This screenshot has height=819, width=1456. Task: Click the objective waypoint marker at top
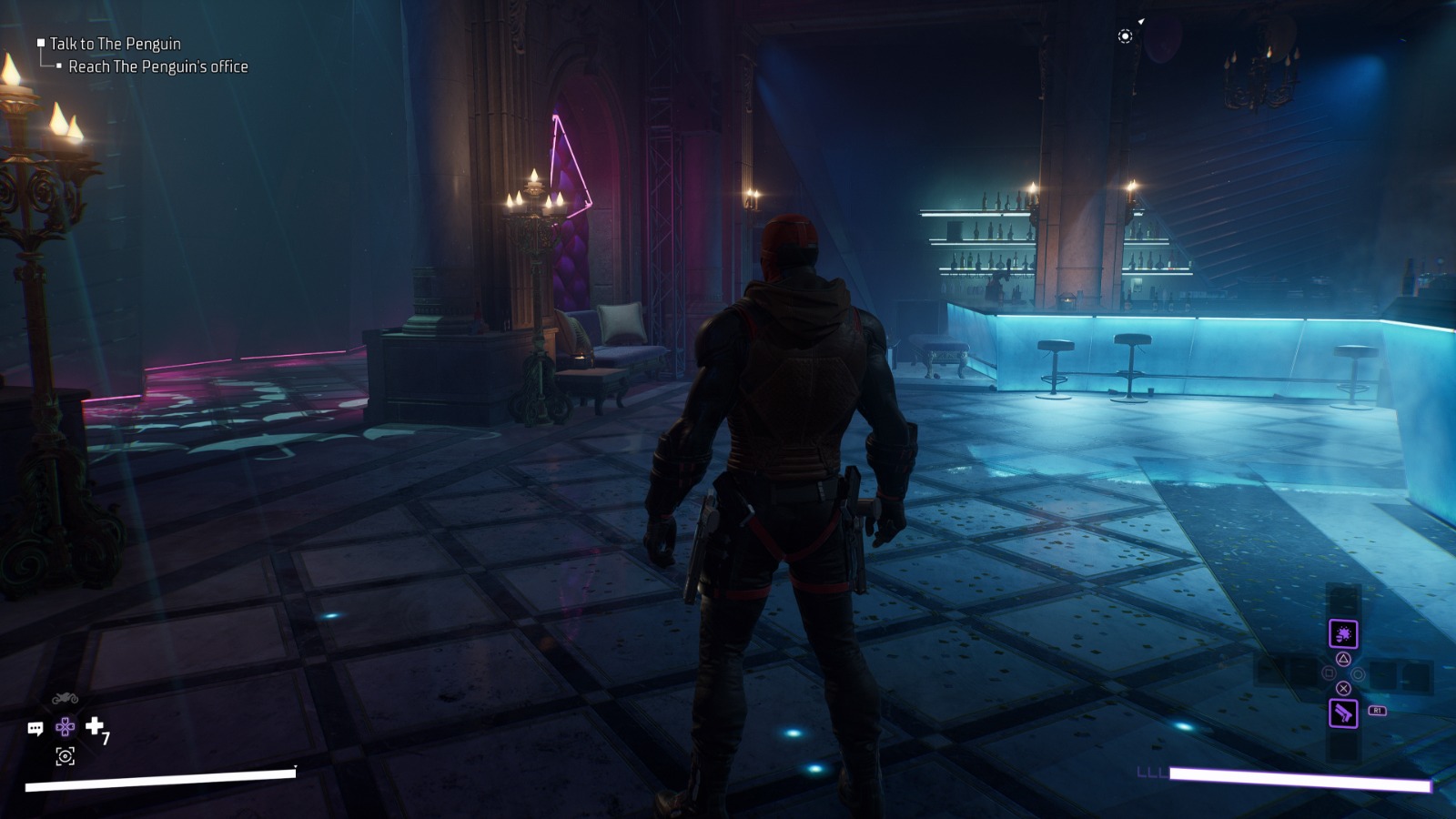(x=1126, y=36)
